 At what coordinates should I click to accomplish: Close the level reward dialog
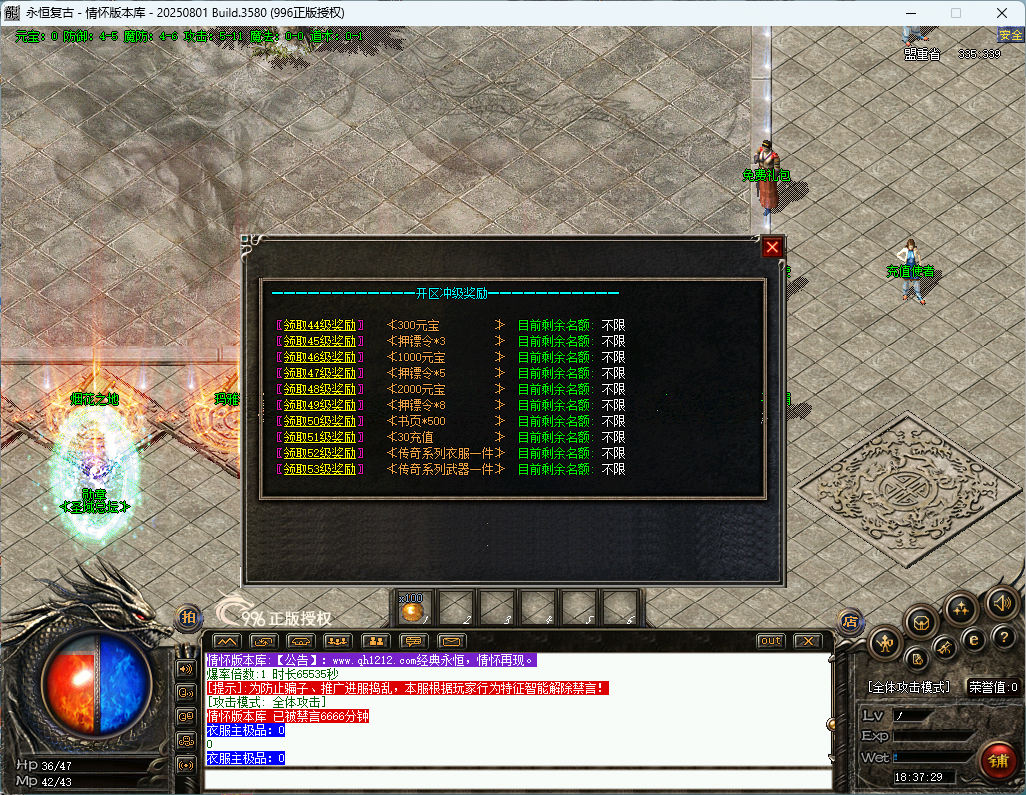(x=772, y=248)
